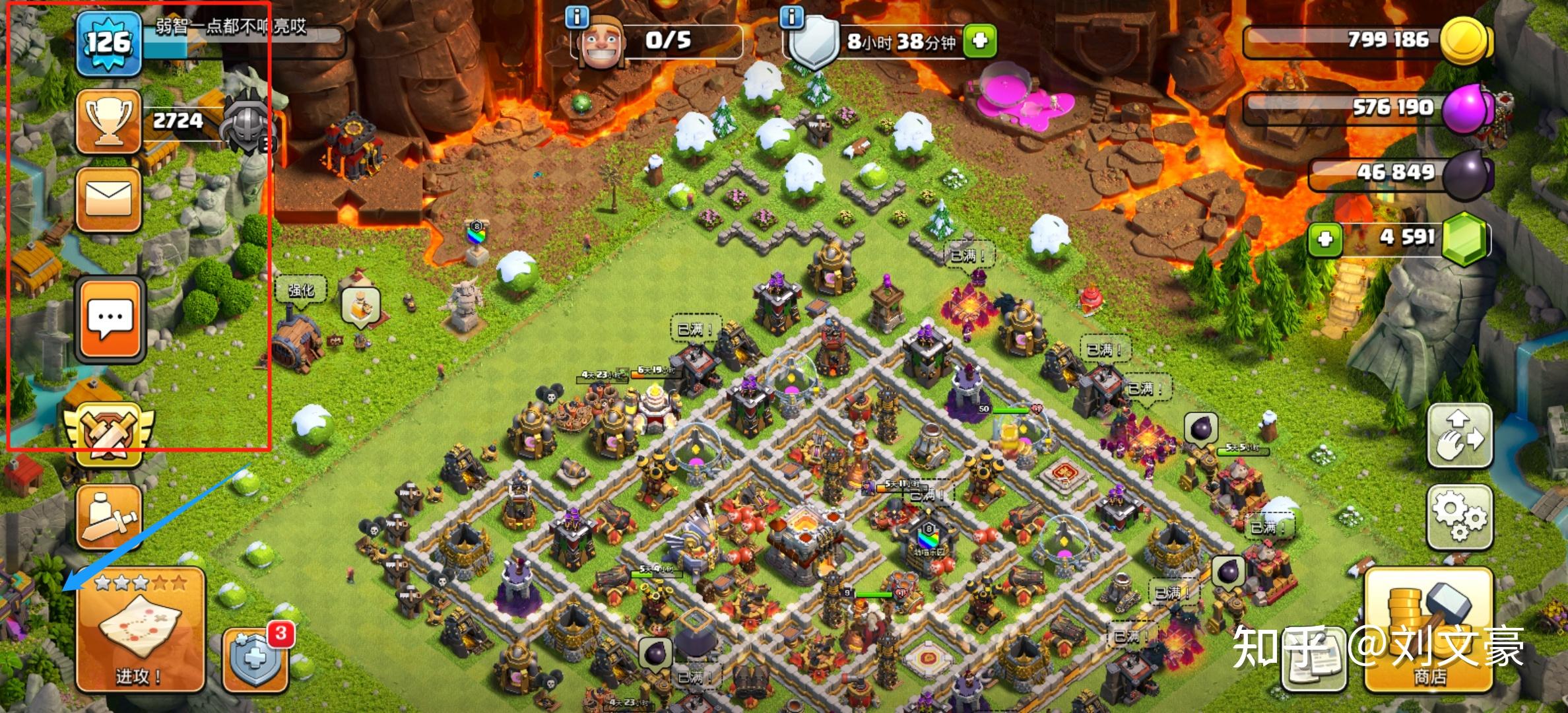Open the settings gears button

click(1460, 518)
